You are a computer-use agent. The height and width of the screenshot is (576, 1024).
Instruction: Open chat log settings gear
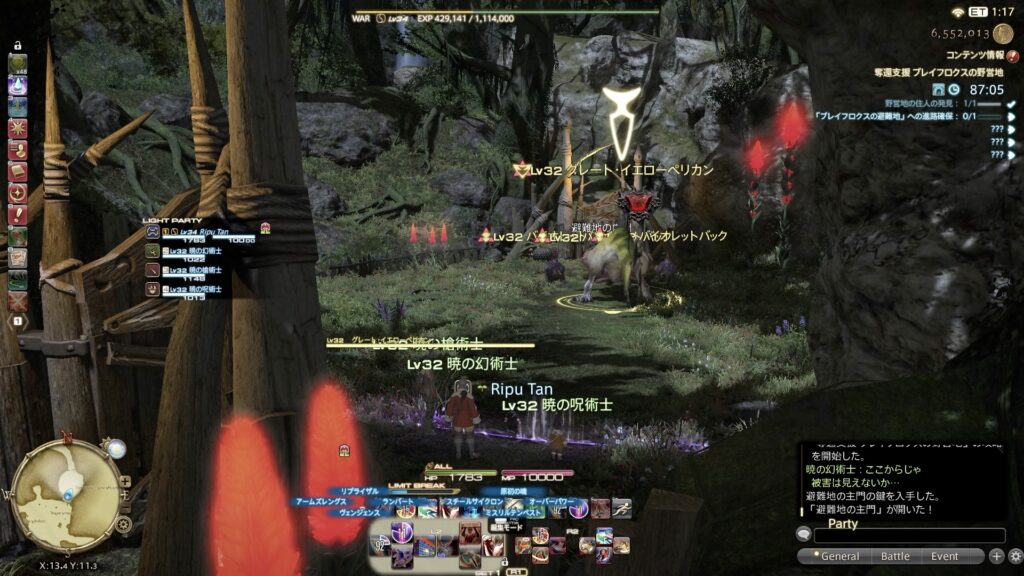click(1015, 556)
